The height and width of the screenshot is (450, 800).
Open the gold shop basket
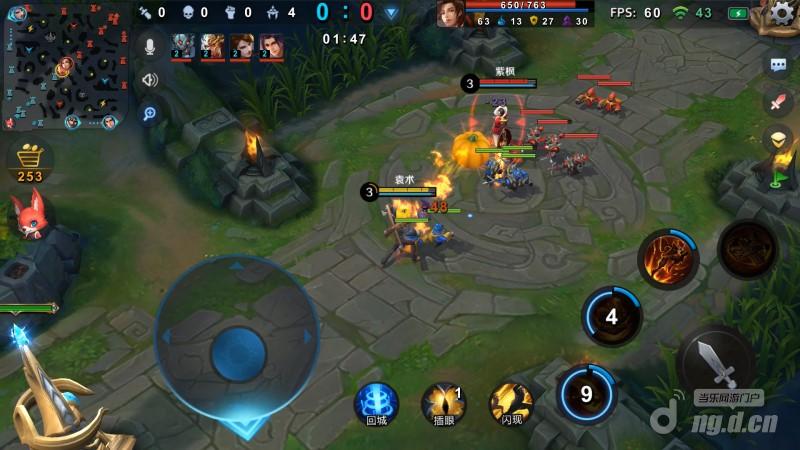[30, 160]
